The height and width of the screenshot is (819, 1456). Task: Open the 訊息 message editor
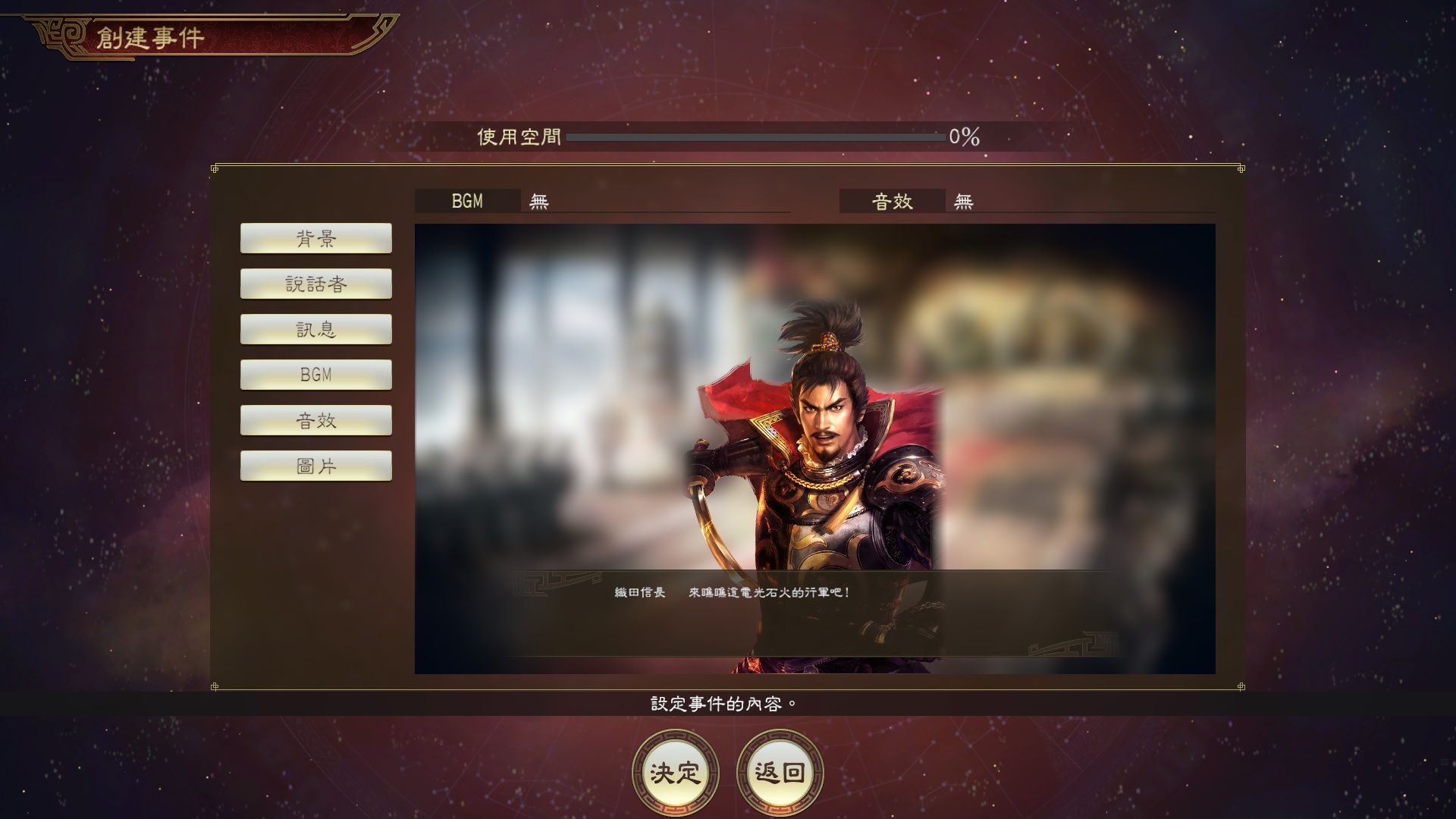pos(316,329)
